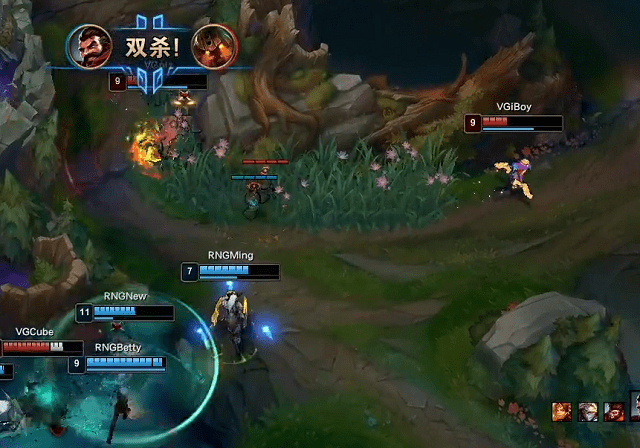Select the white-haired masked champion icon
The height and width of the screenshot is (448, 640).
coord(589,411)
